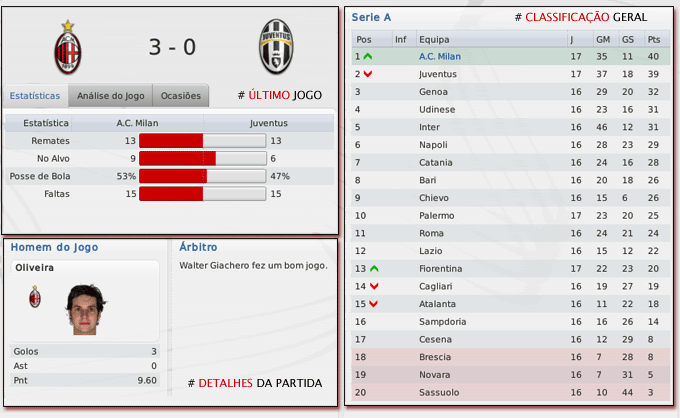The height and width of the screenshot is (418, 680).
Task: Open Oliveira's player portrait
Action: click(86, 311)
